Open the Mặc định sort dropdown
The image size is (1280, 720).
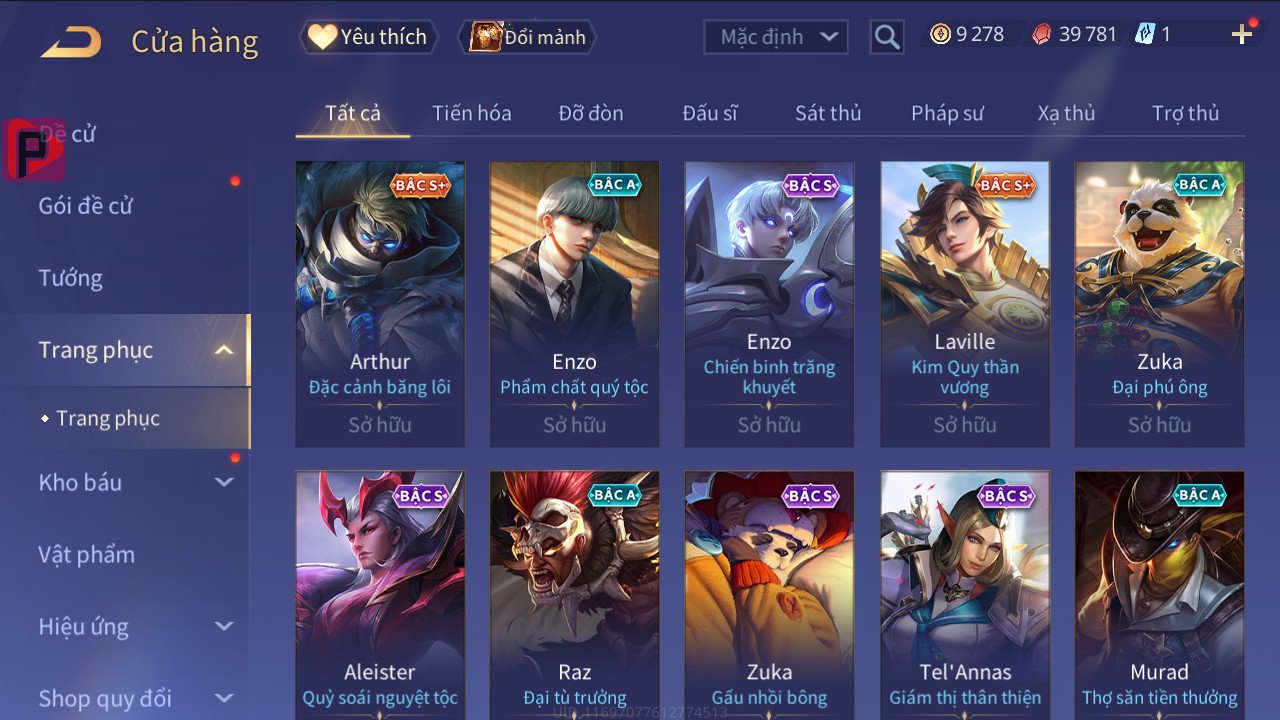point(776,37)
